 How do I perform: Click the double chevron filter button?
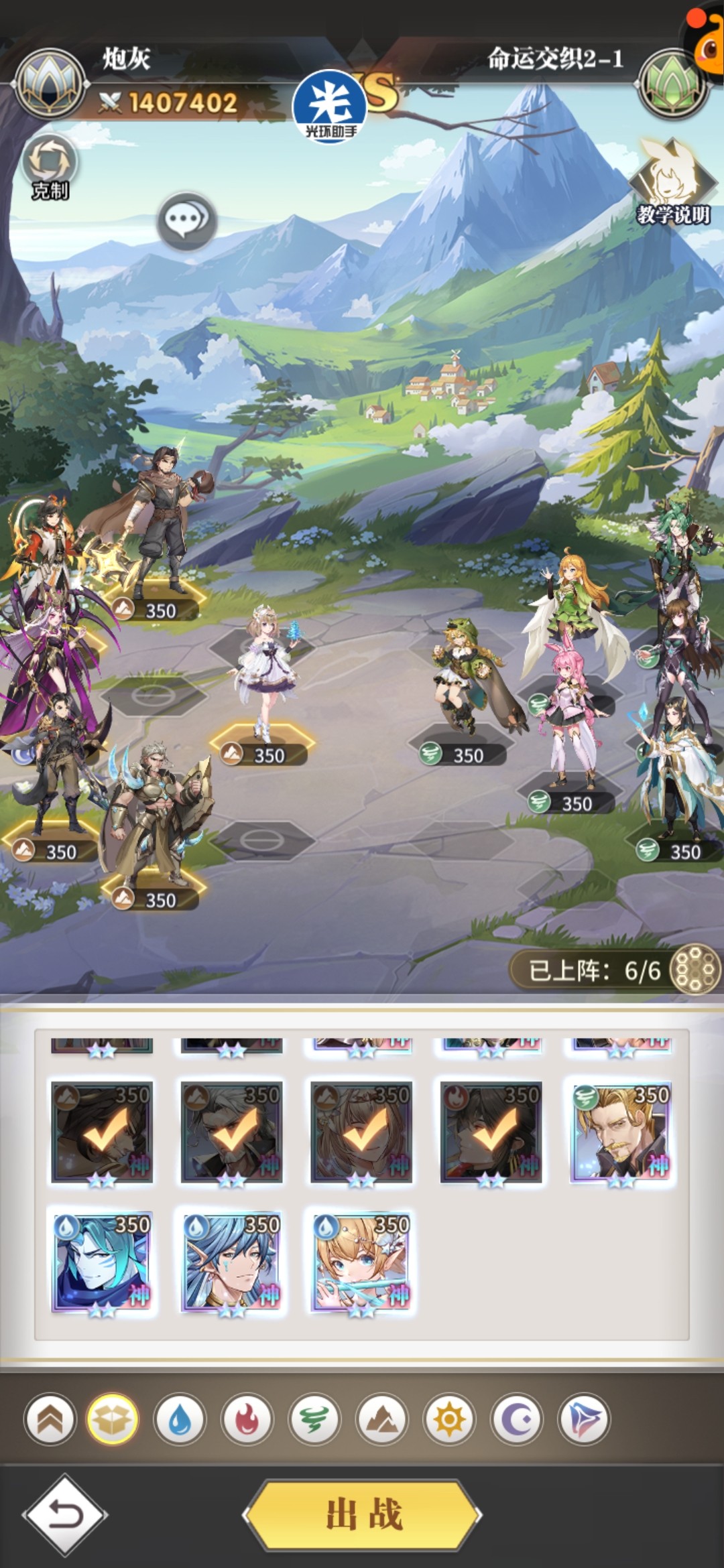click(x=50, y=1419)
